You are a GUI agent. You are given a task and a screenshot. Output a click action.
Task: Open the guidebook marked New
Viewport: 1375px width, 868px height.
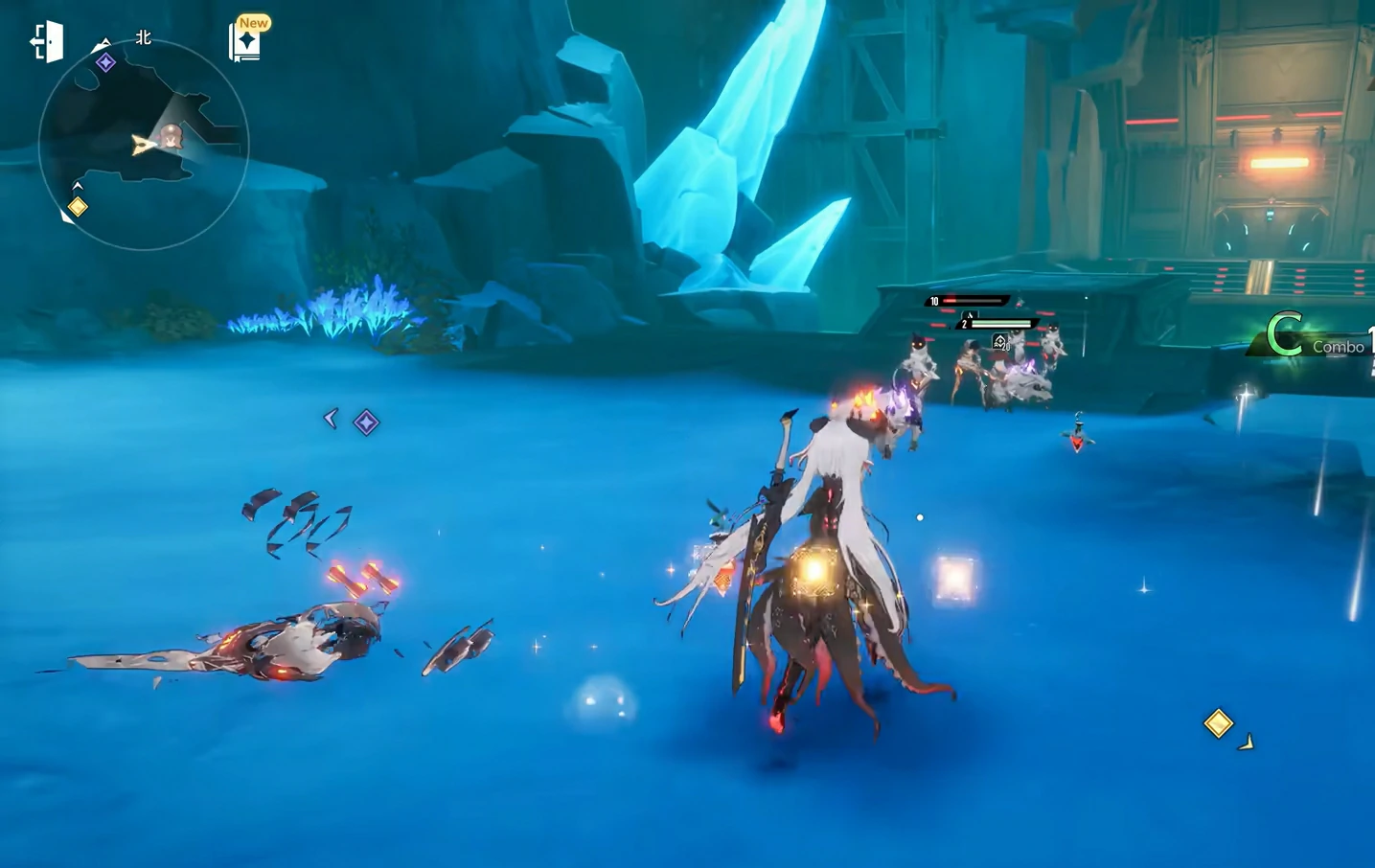(x=246, y=42)
